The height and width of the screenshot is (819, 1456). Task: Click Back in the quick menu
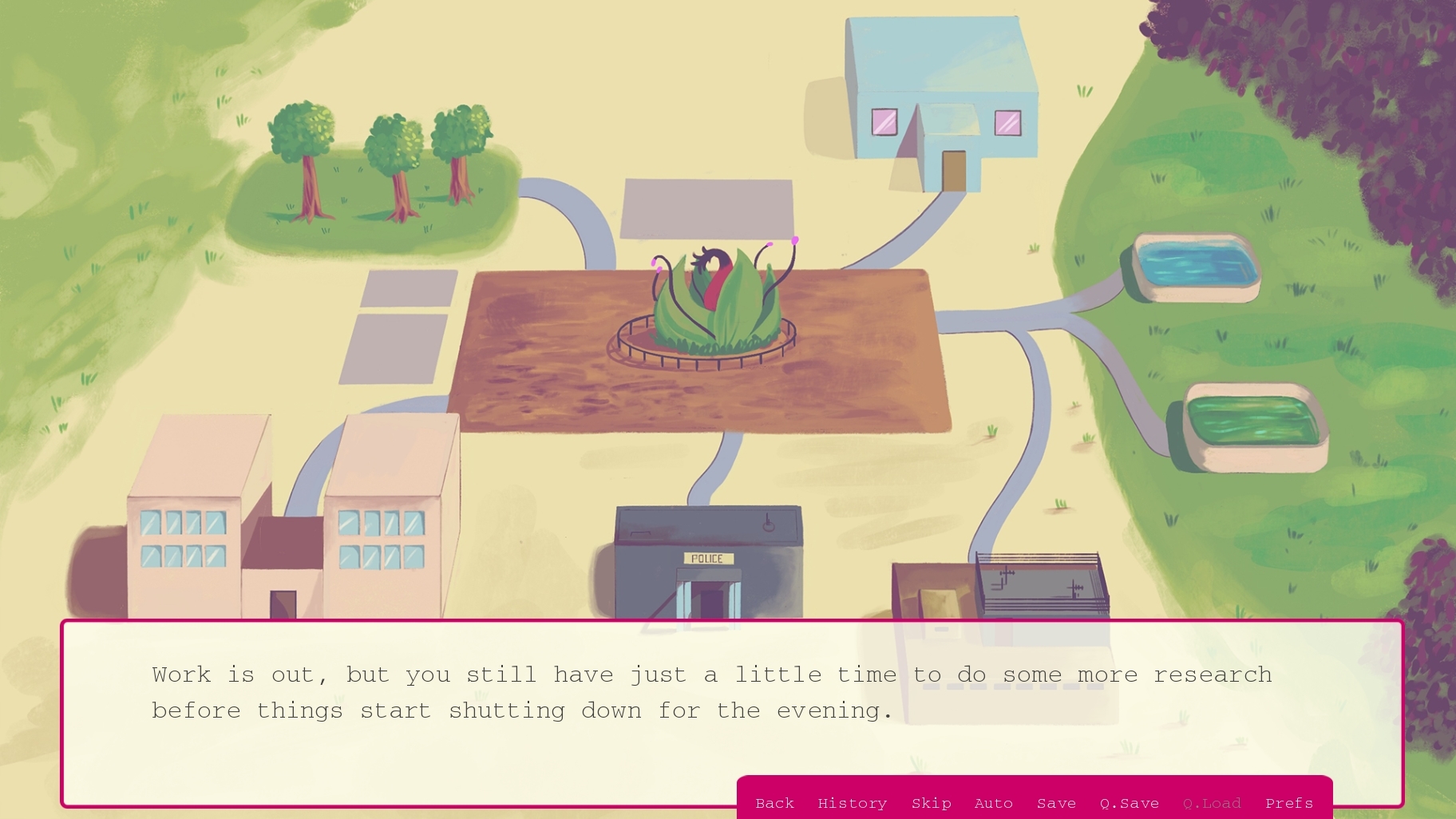[x=774, y=803]
